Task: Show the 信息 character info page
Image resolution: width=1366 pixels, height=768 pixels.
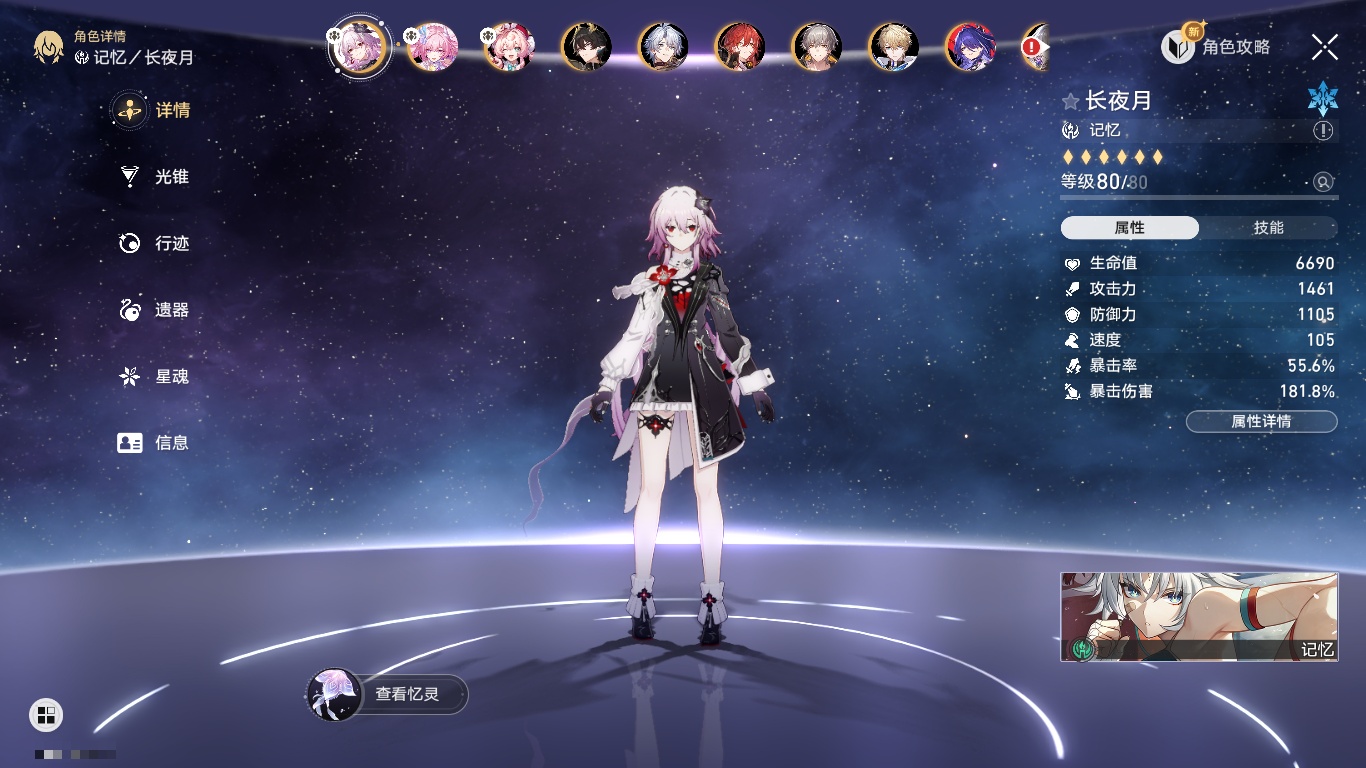Action: (154, 442)
